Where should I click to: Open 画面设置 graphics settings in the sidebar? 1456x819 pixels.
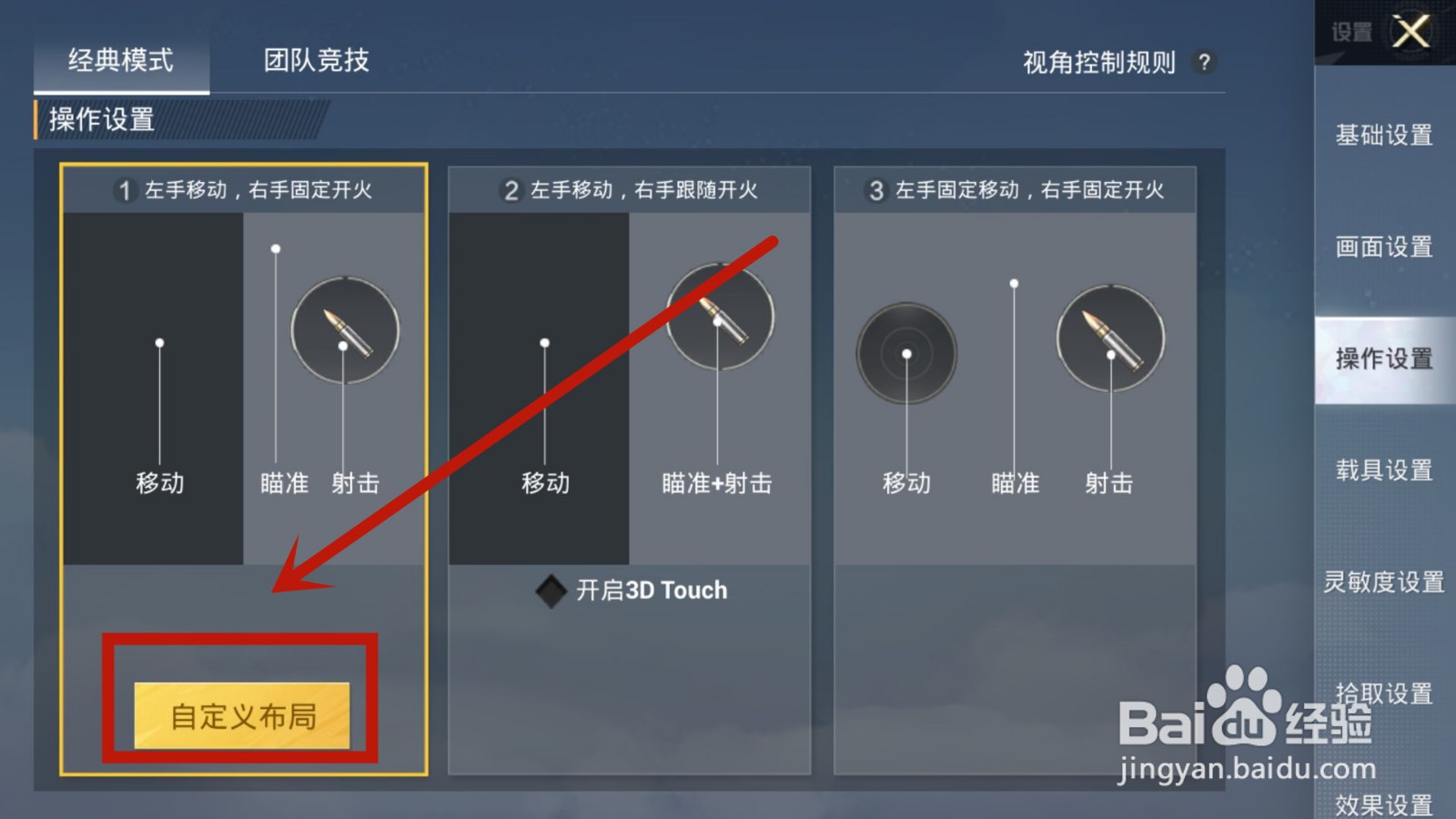pyautogui.click(x=1384, y=247)
